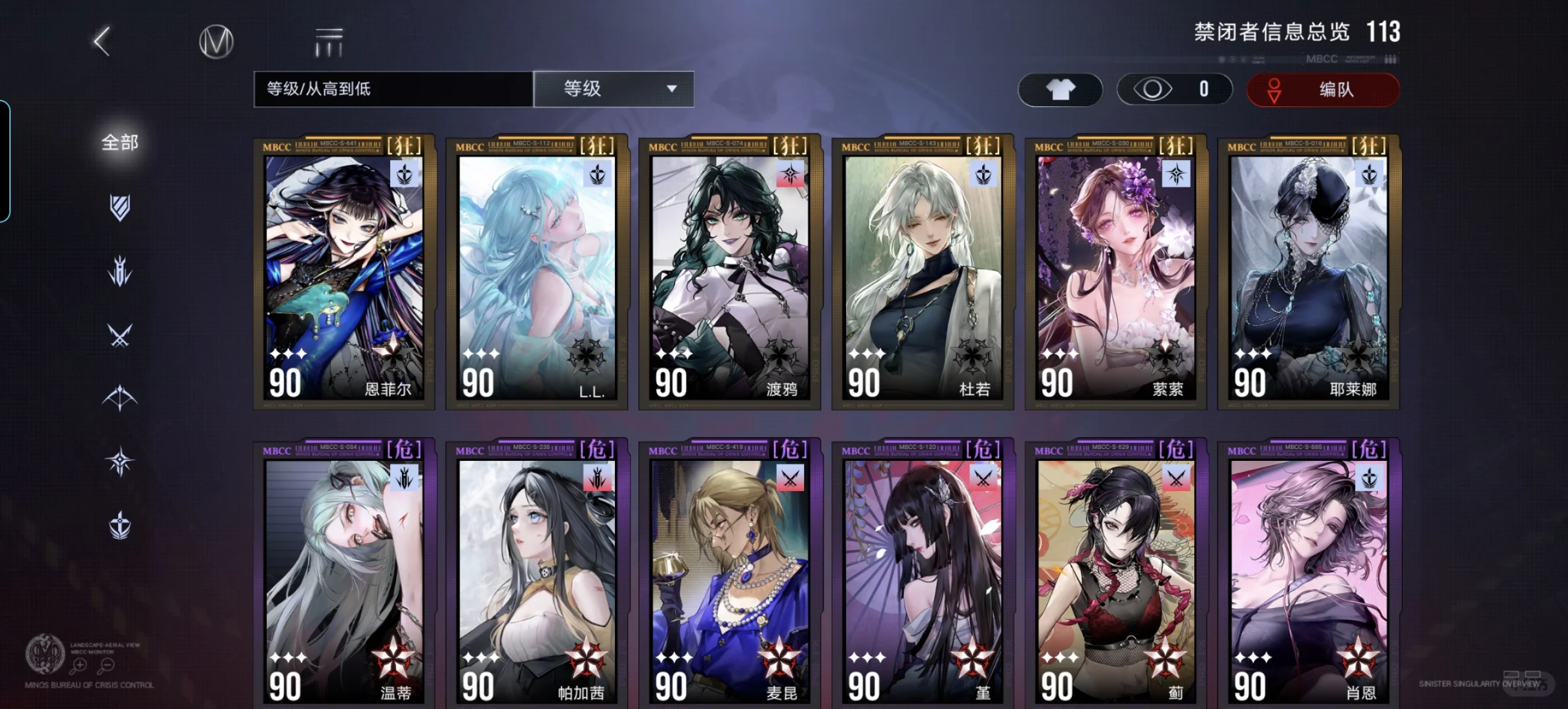Select 恩菲尔 character card
Viewport: 1568px width, 709px height.
(x=344, y=272)
